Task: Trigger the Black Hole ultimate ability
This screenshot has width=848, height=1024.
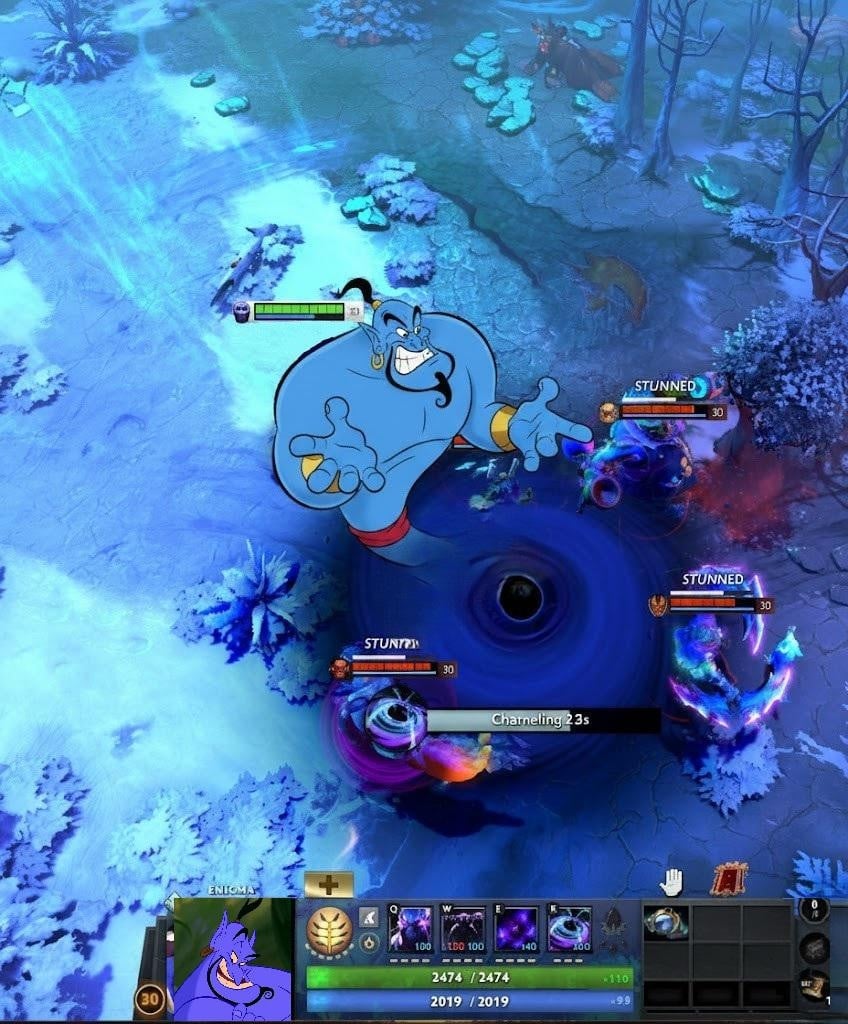Action: 569,928
